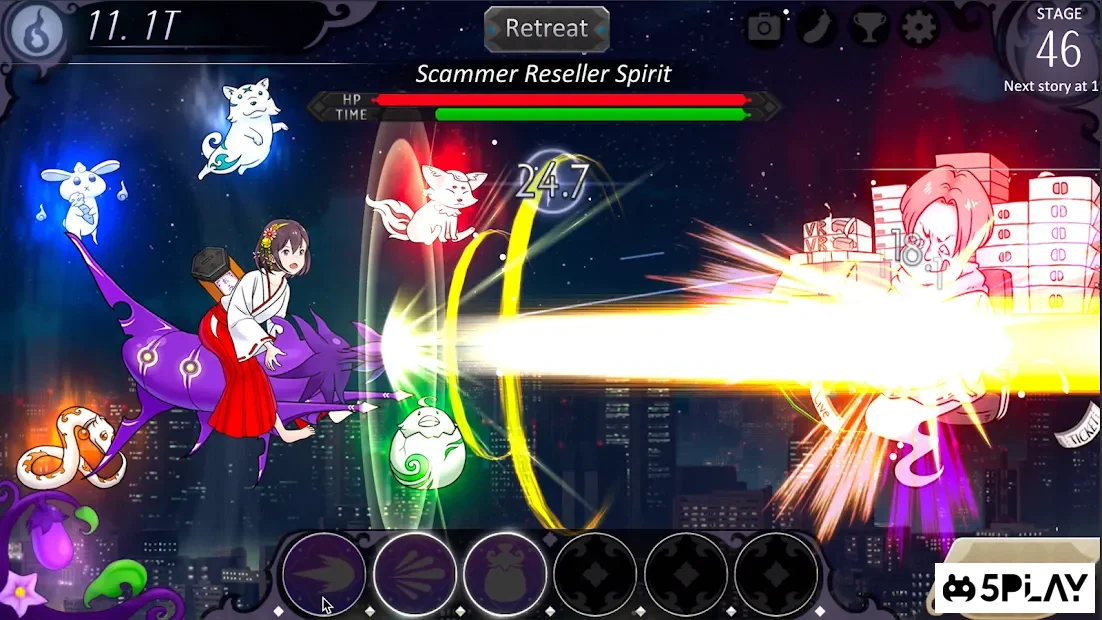Activate the spread-shot burst skill
1102x620 pixels.
pyautogui.click(x=415, y=574)
